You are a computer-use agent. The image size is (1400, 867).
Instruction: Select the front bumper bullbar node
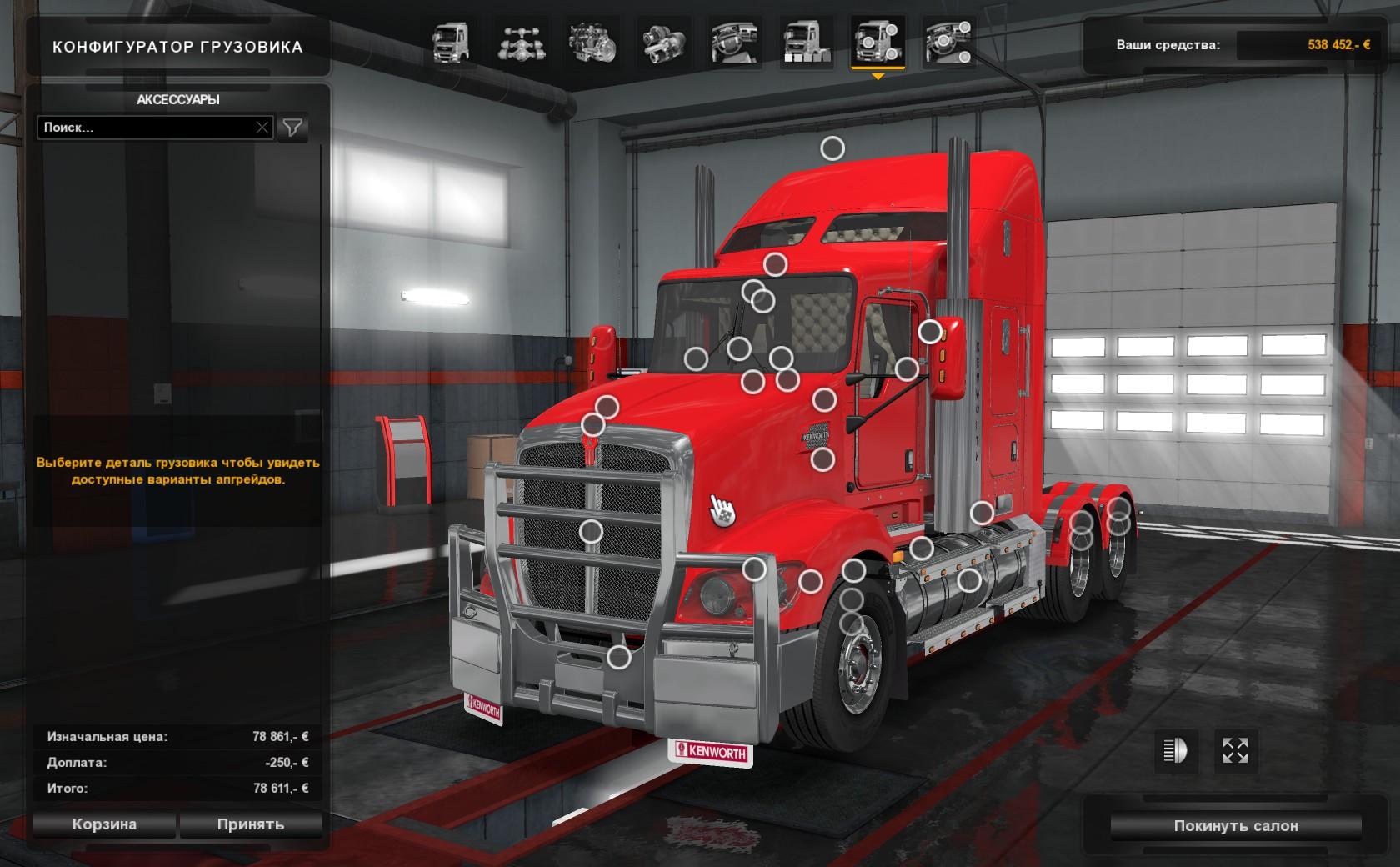tap(618, 658)
